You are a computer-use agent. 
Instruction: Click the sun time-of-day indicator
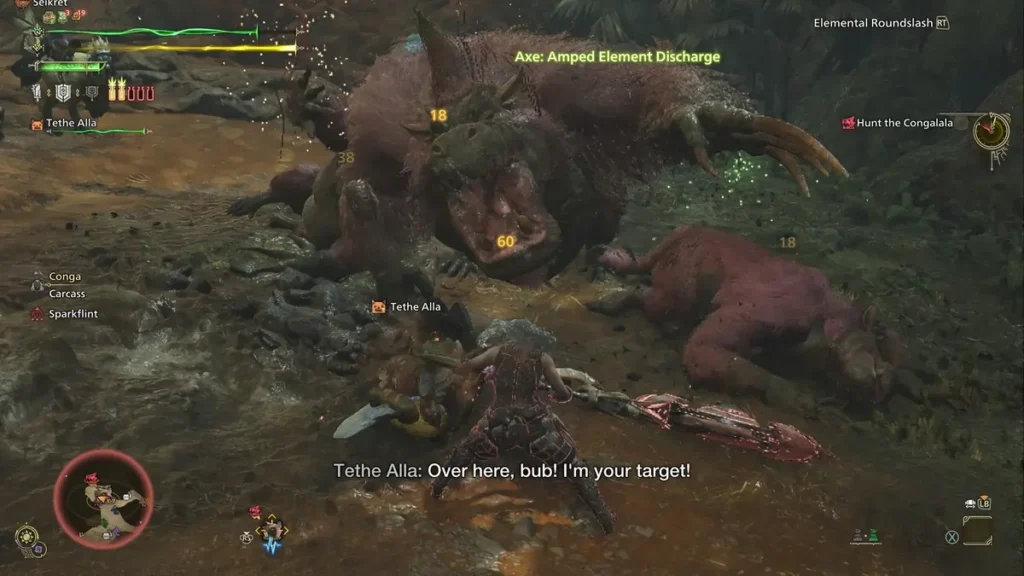tap(27, 534)
